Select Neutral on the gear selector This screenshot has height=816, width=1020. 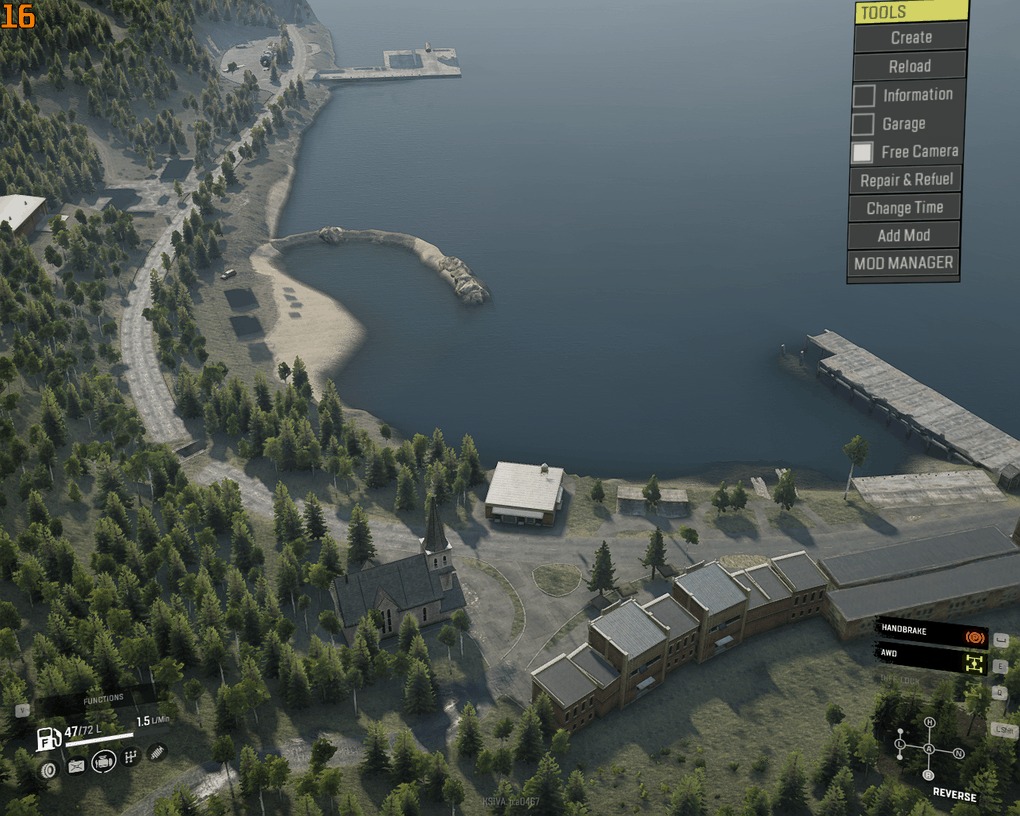point(958,752)
